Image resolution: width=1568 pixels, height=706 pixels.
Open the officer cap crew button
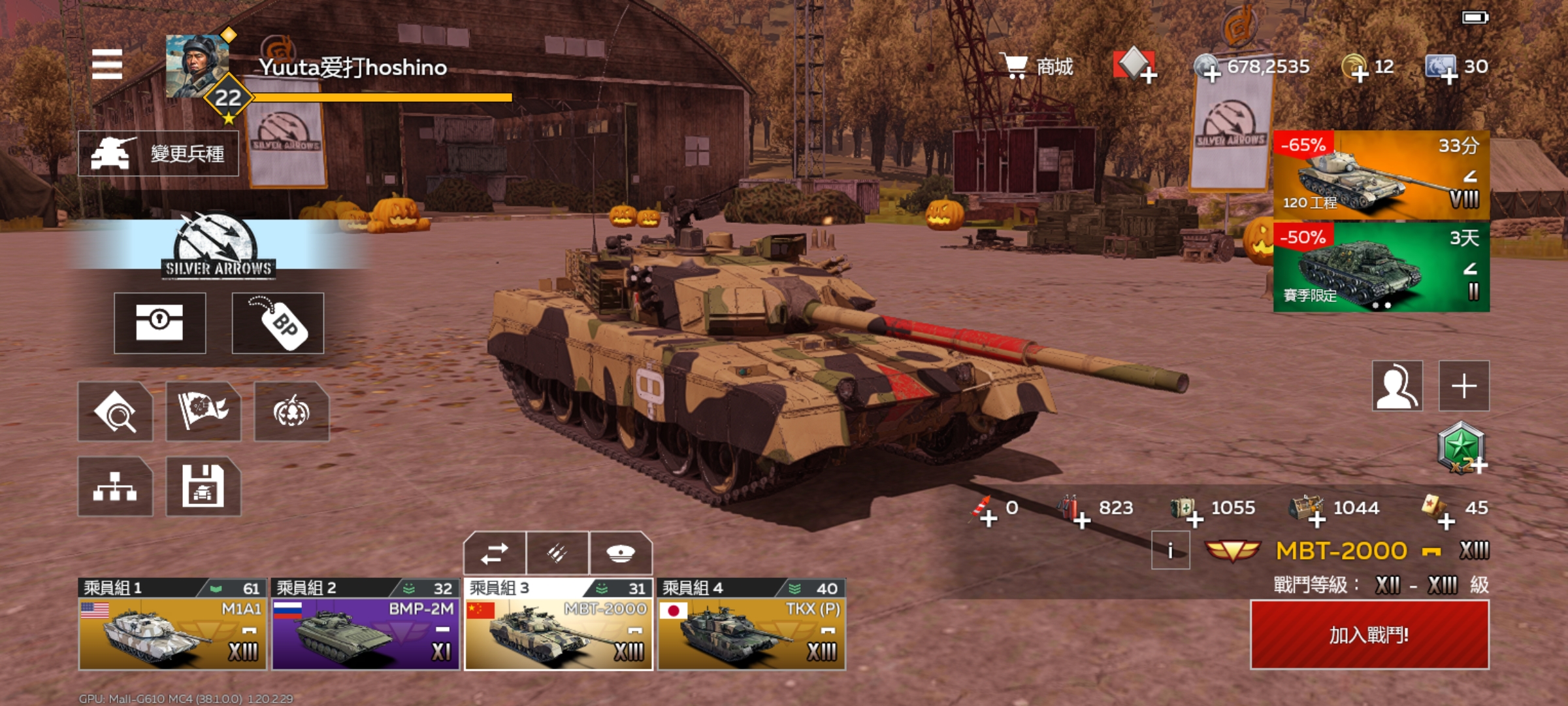tap(621, 554)
